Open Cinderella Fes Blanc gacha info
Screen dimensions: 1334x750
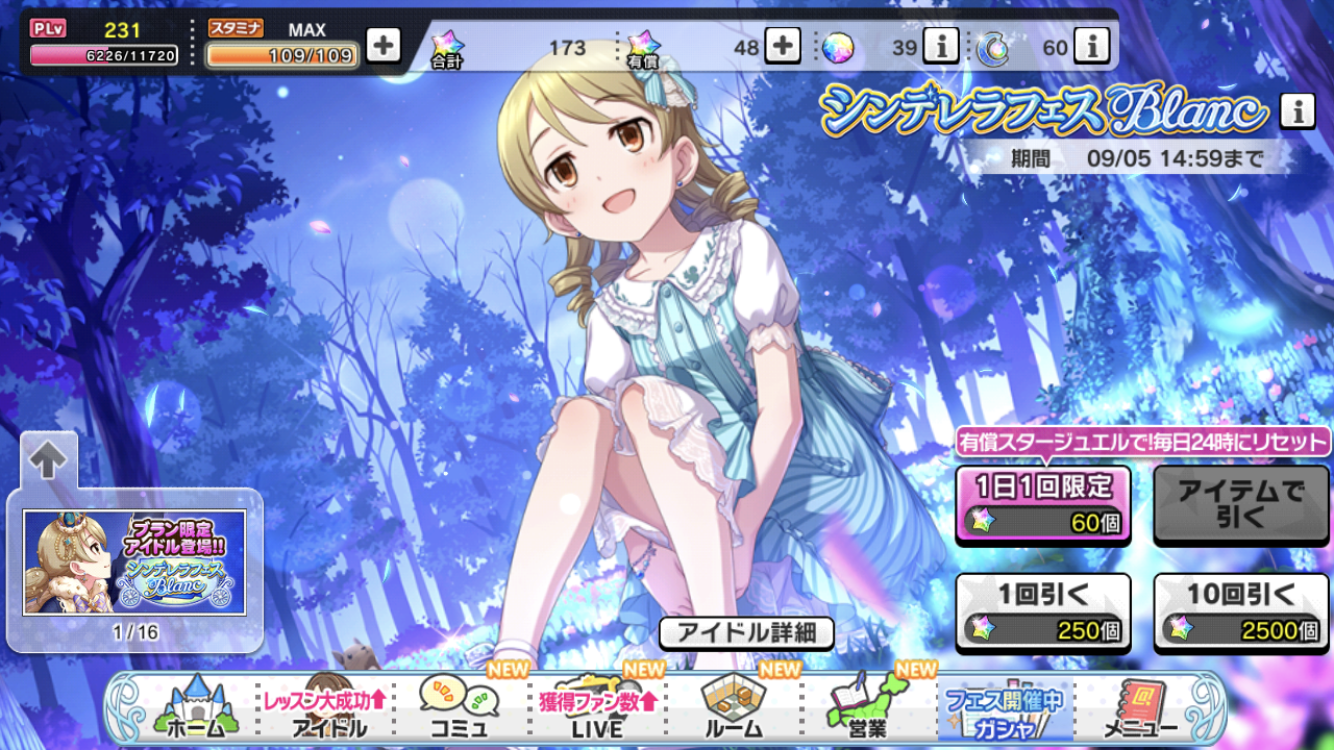(x=1297, y=112)
